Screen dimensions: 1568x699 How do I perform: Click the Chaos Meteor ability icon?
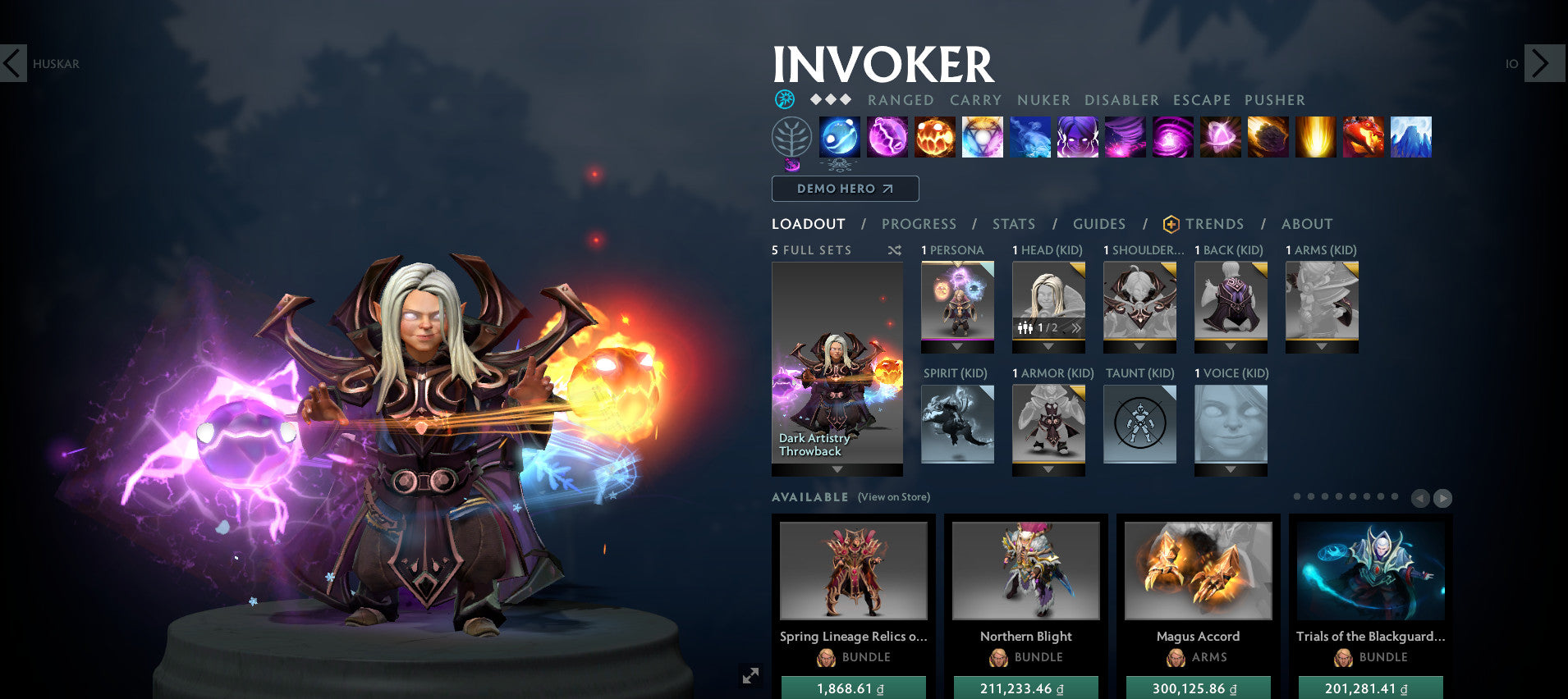coord(1268,138)
